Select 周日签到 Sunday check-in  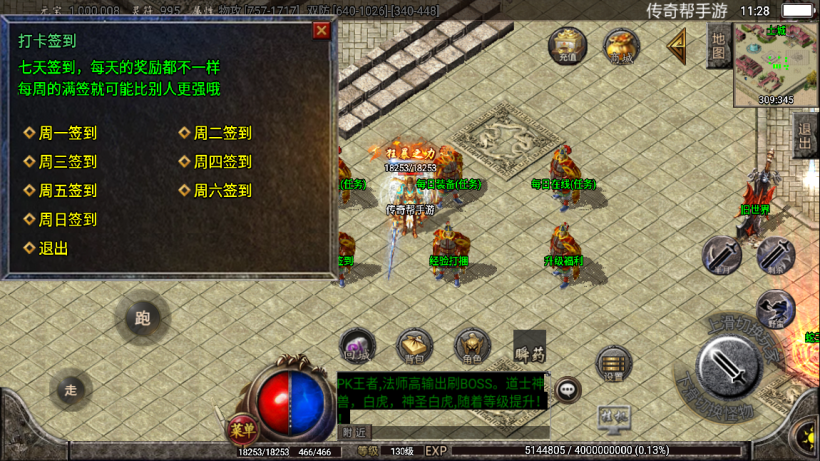(67, 220)
